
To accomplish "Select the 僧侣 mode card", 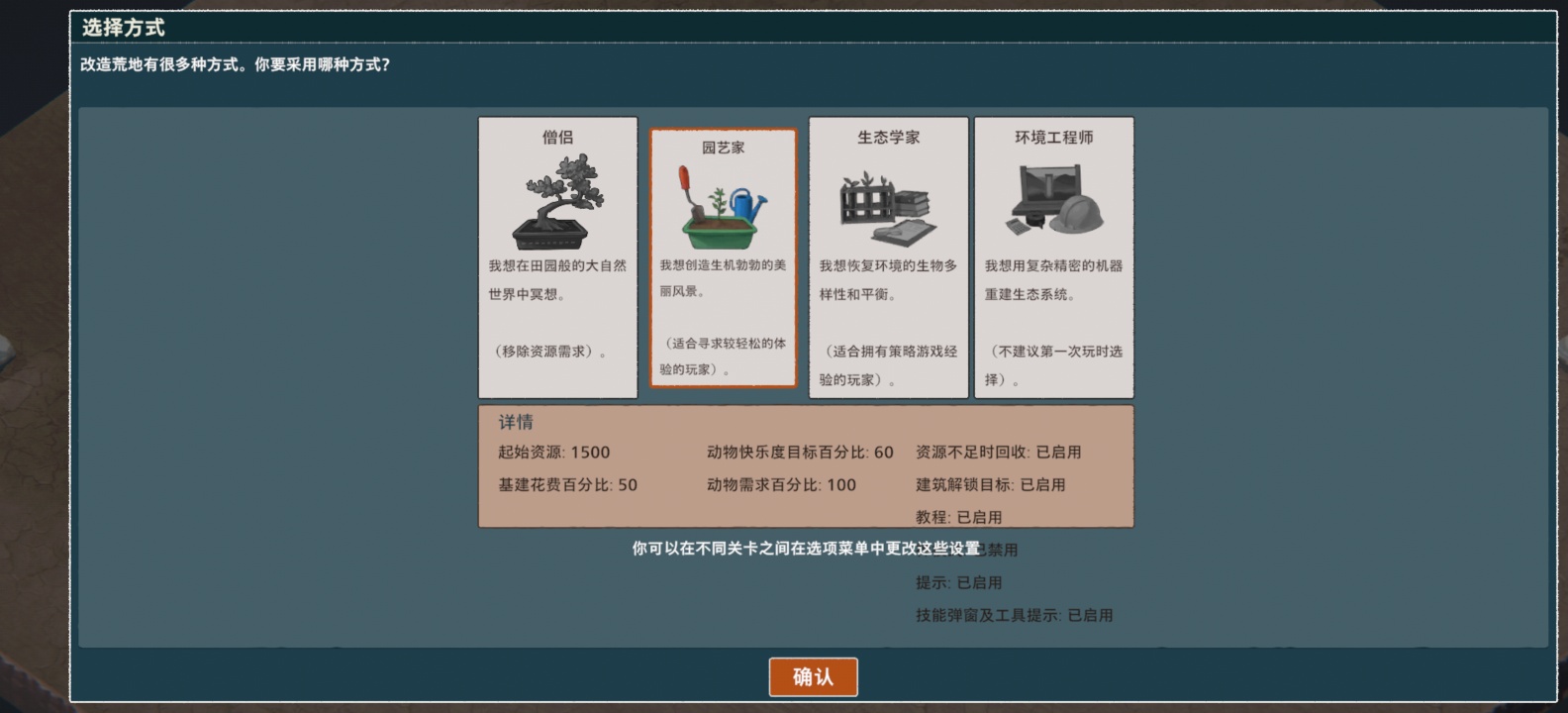I will click(x=556, y=257).
